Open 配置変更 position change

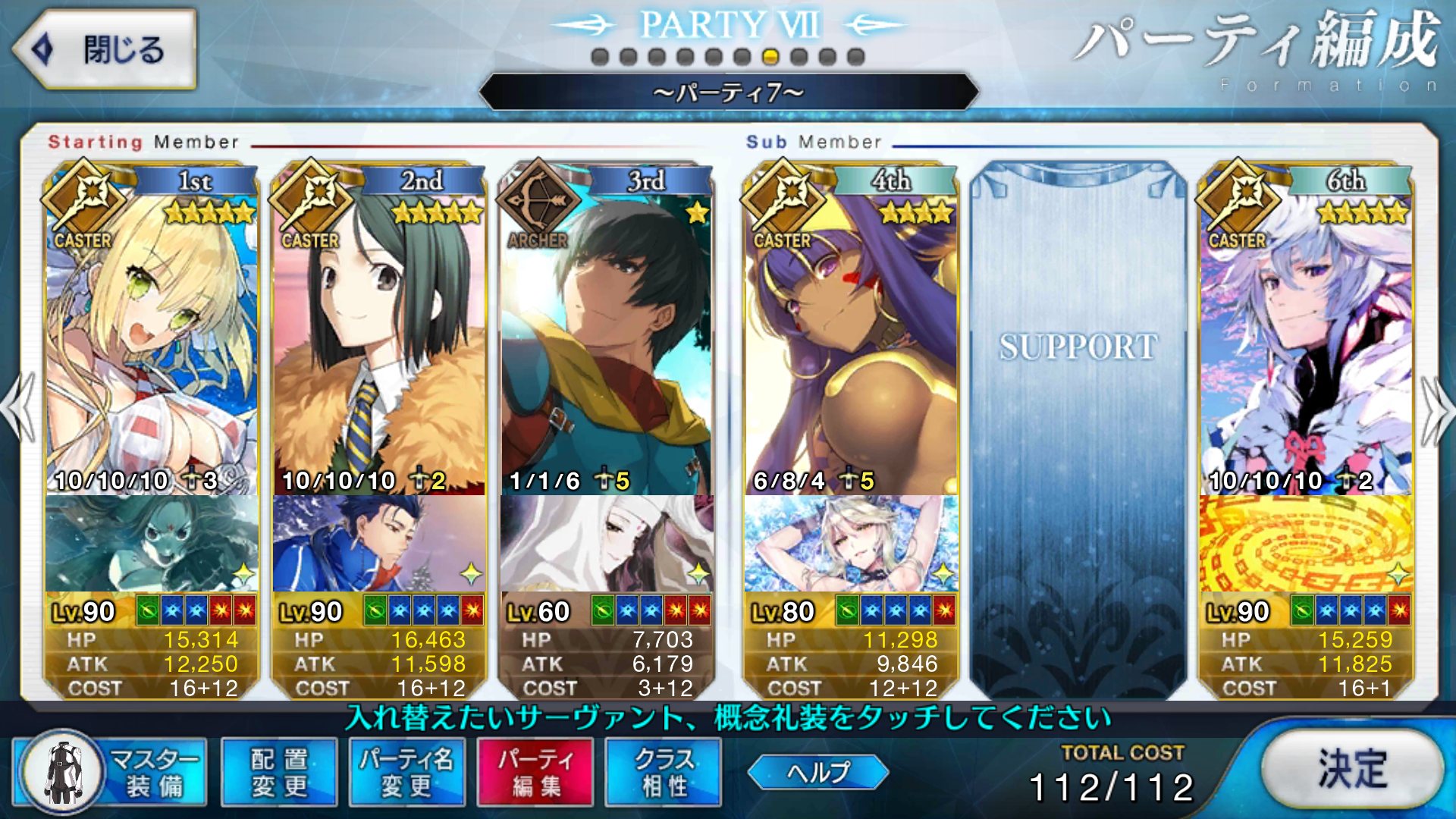[279, 772]
